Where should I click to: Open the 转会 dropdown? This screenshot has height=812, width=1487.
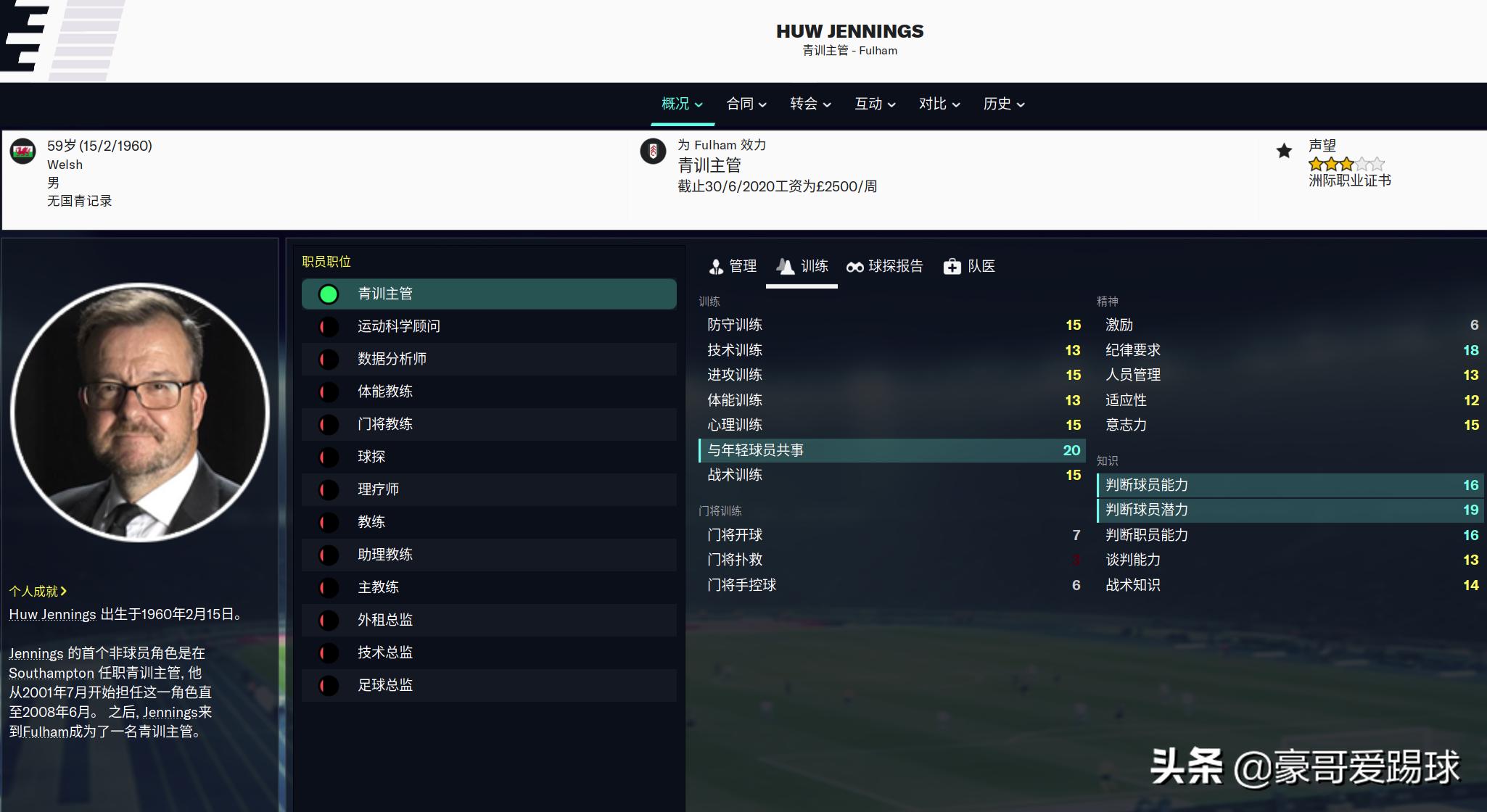[809, 104]
